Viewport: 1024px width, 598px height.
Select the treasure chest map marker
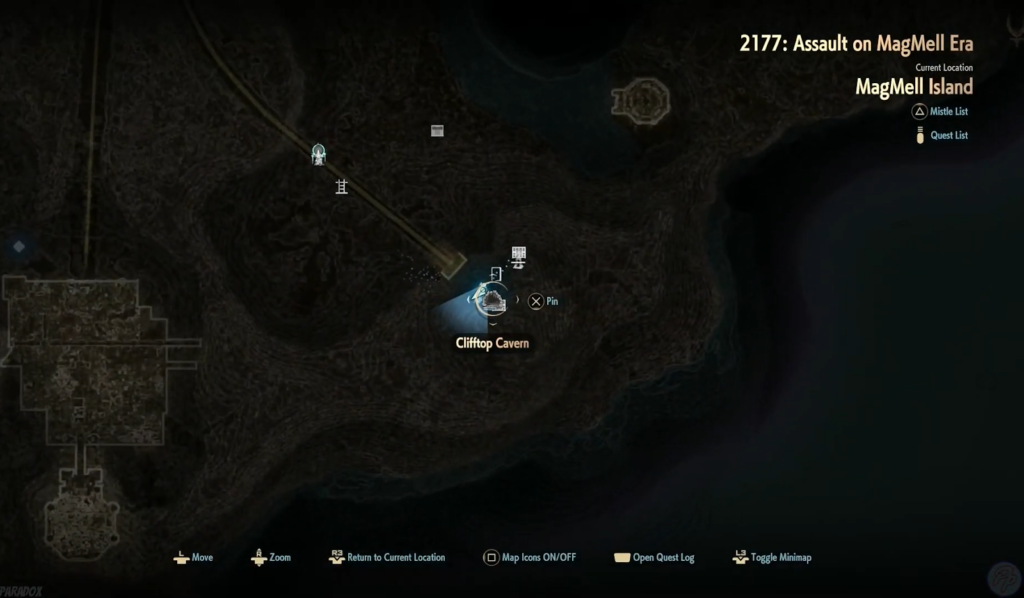pyautogui.click(x=437, y=130)
